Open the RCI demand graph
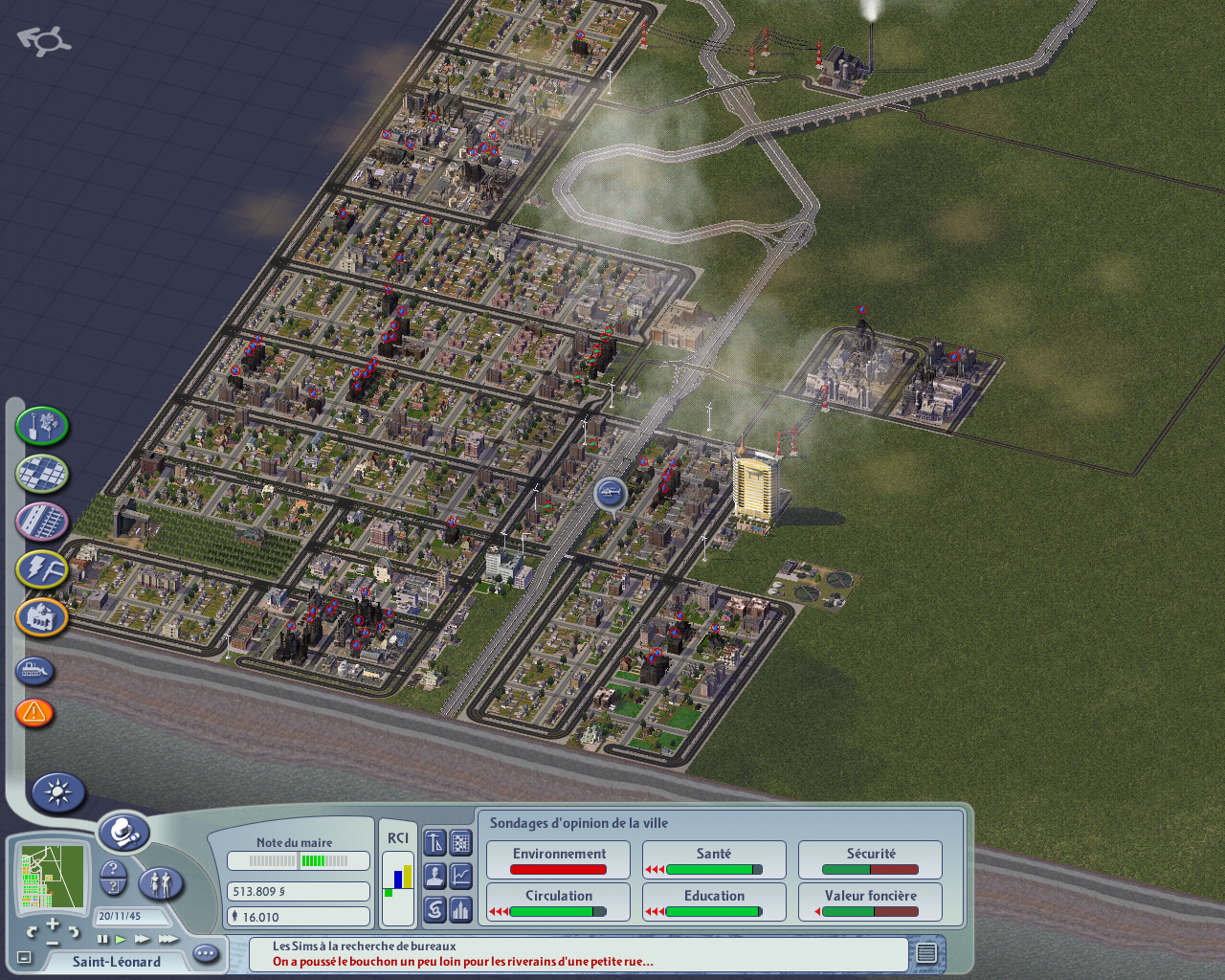Screen dimensions: 1225x980 coord(398,873)
